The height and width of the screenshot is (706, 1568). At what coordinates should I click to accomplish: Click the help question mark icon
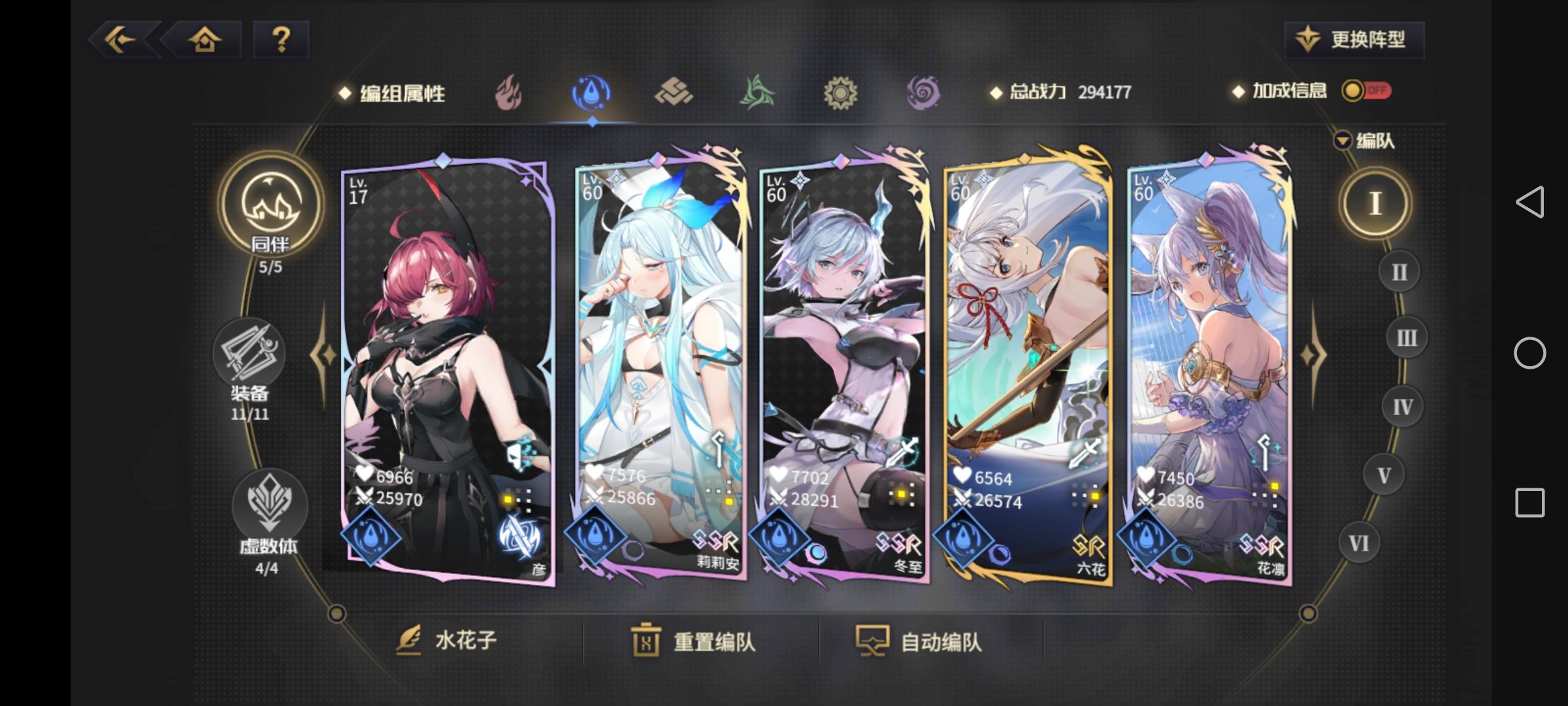click(x=282, y=41)
